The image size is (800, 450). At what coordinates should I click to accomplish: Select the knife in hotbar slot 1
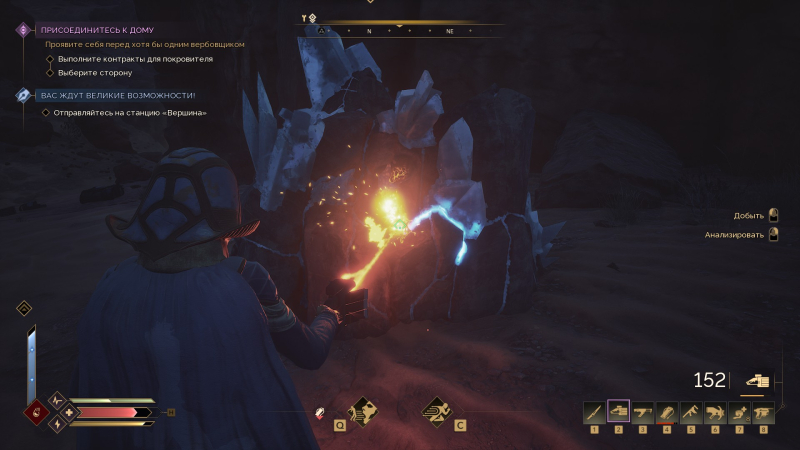(x=594, y=412)
